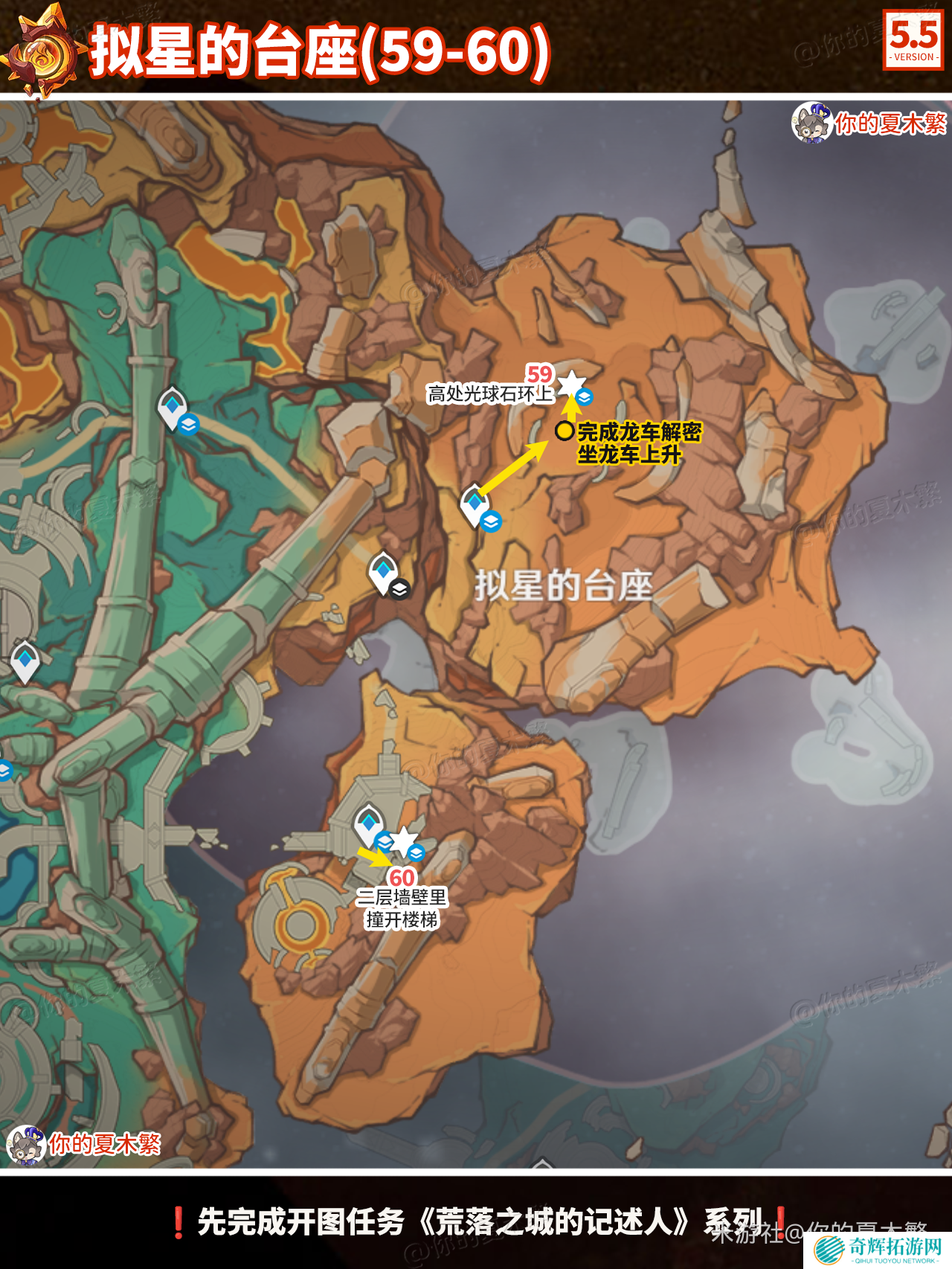
Task: Click the teleport waypoint with black layer badge
Action: [384, 572]
